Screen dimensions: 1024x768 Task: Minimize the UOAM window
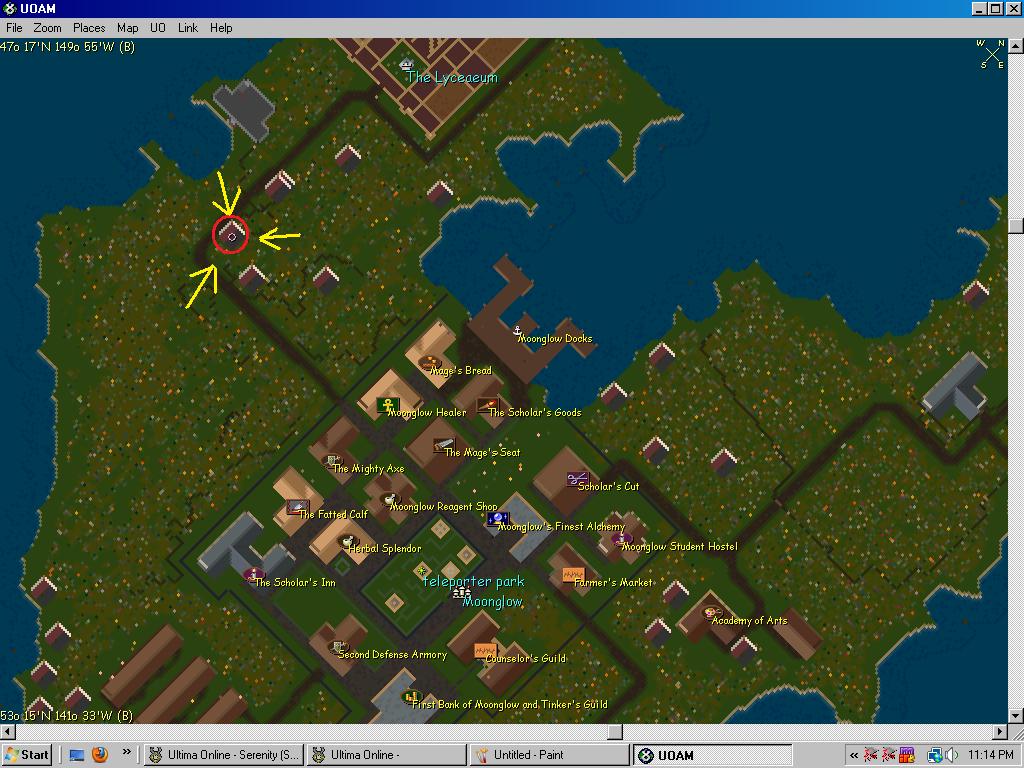(x=980, y=9)
